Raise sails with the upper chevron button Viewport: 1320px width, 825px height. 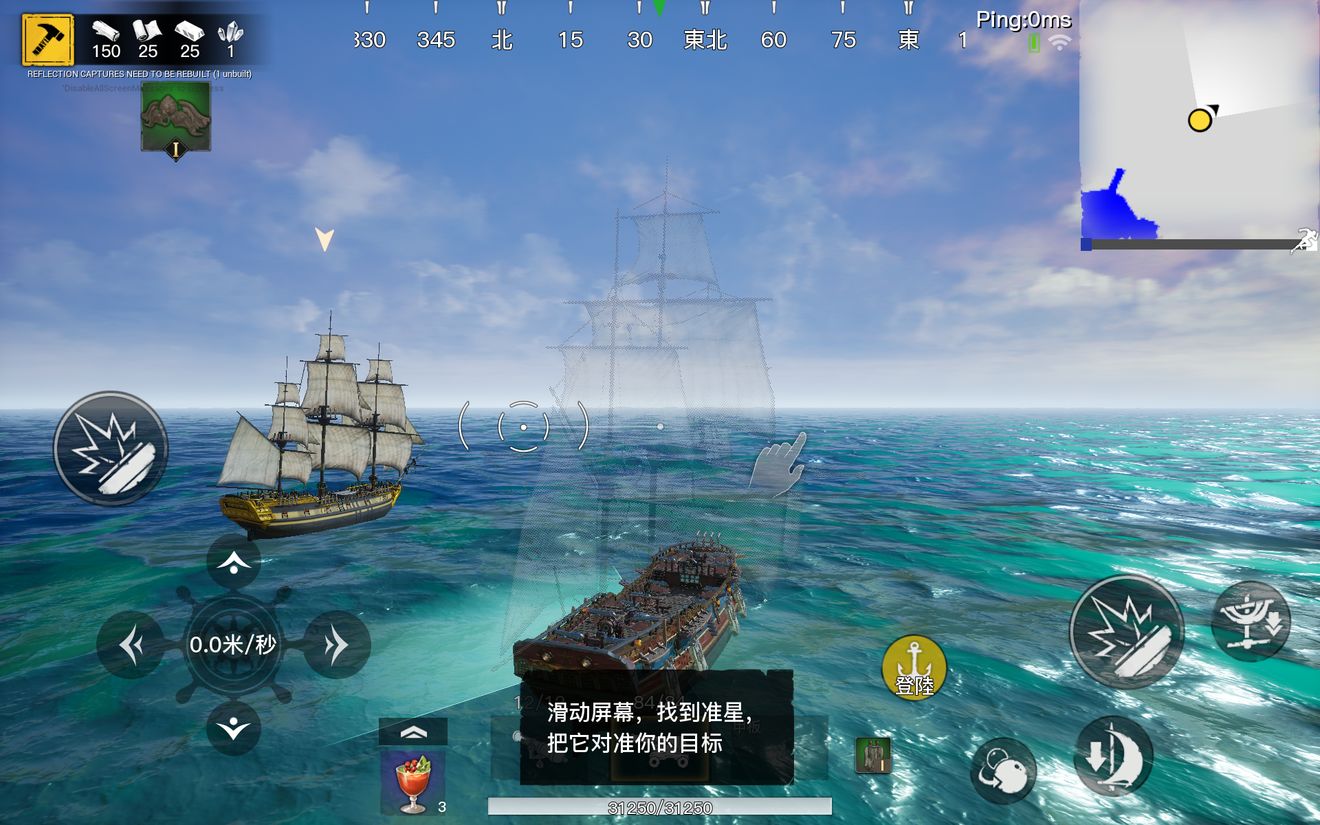point(233,562)
